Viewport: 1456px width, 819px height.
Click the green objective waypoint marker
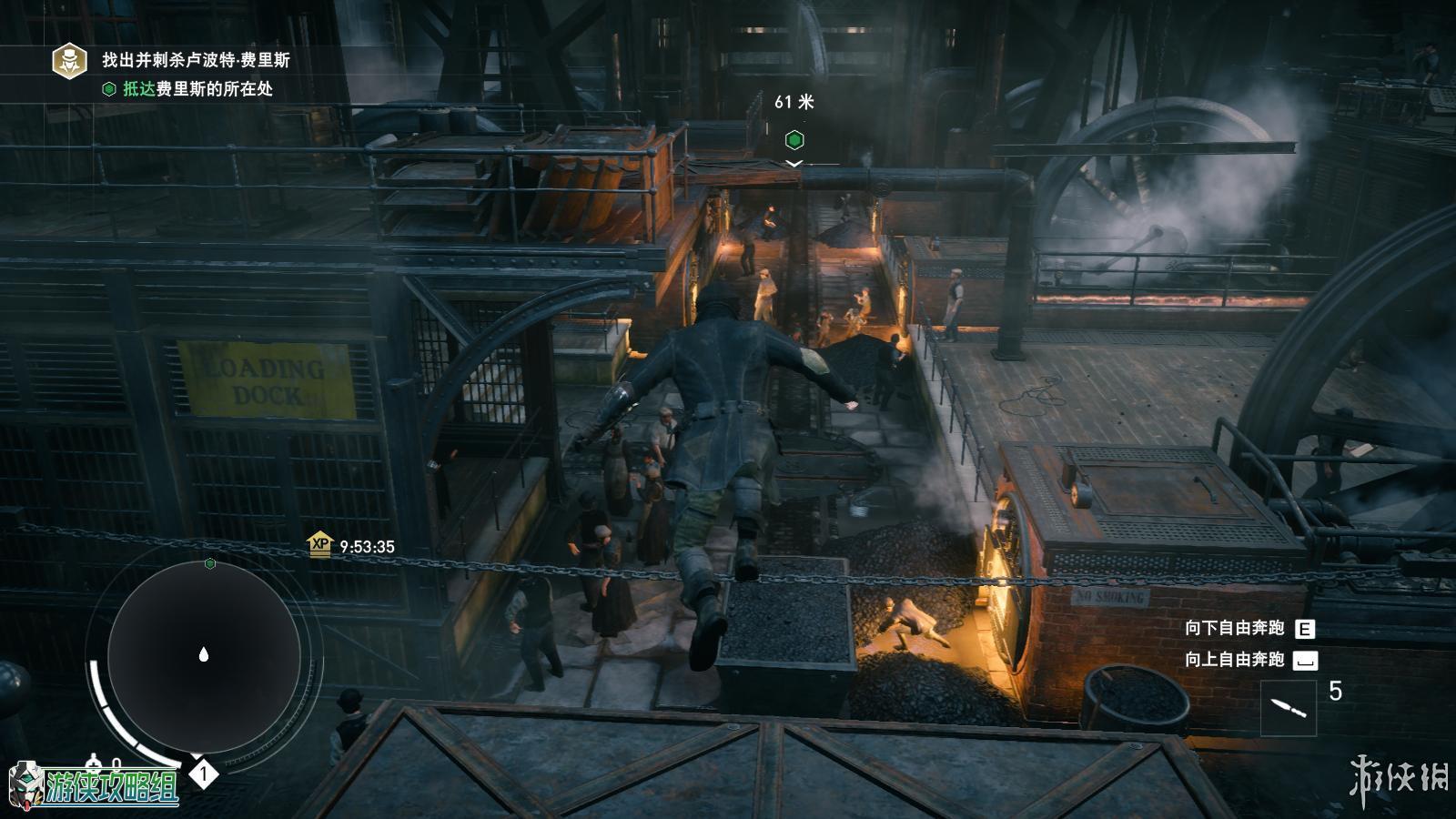(794, 140)
